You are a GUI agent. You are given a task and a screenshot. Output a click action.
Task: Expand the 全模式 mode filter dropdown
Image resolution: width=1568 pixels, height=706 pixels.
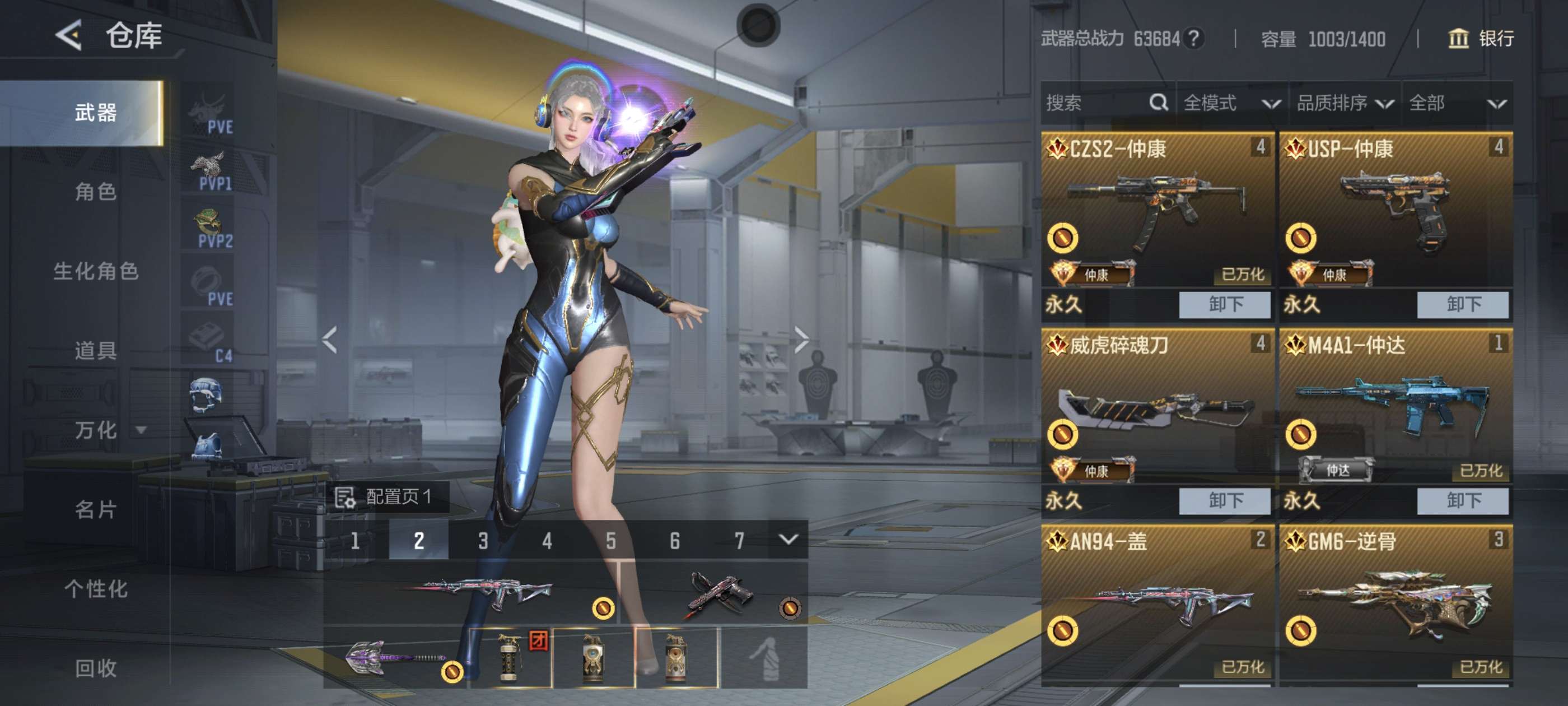tap(1231, 103)
